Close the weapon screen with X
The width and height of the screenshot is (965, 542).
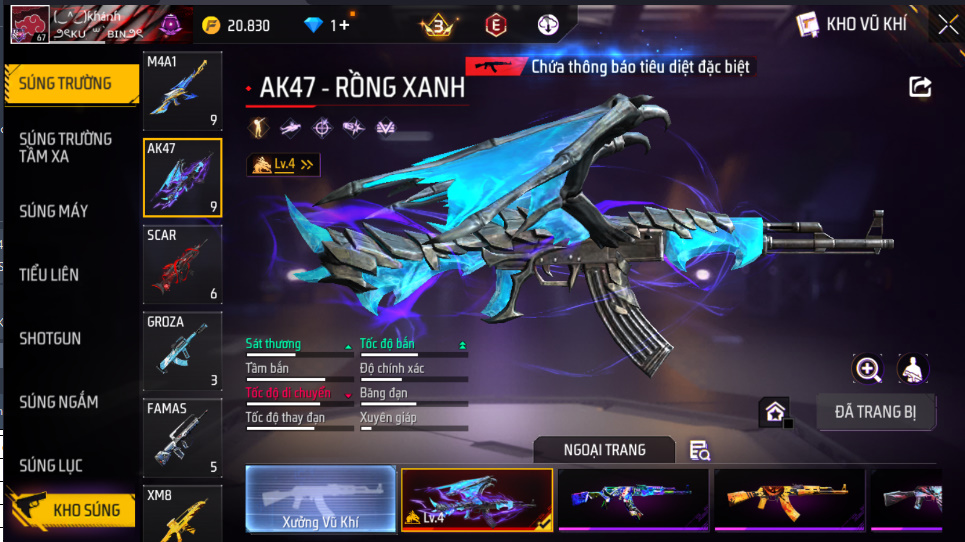(x=947, y=24)
